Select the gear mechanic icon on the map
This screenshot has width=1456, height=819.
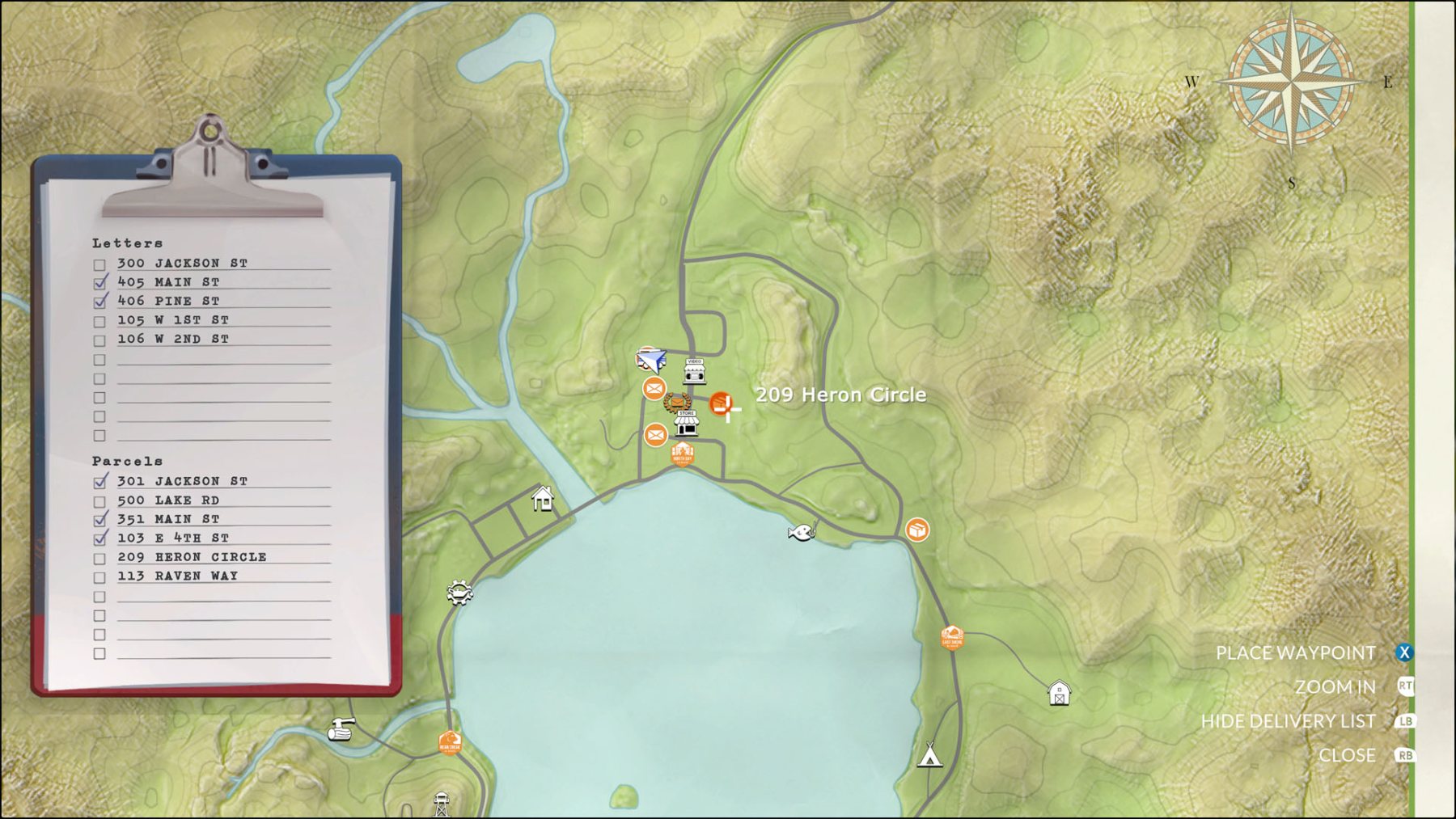coord(459,593)
